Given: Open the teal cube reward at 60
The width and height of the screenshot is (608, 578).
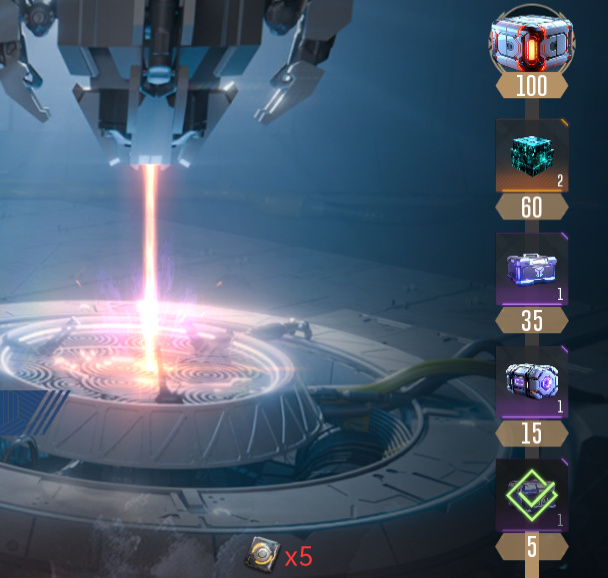Looking at the screenshot, I should [531, 156].
